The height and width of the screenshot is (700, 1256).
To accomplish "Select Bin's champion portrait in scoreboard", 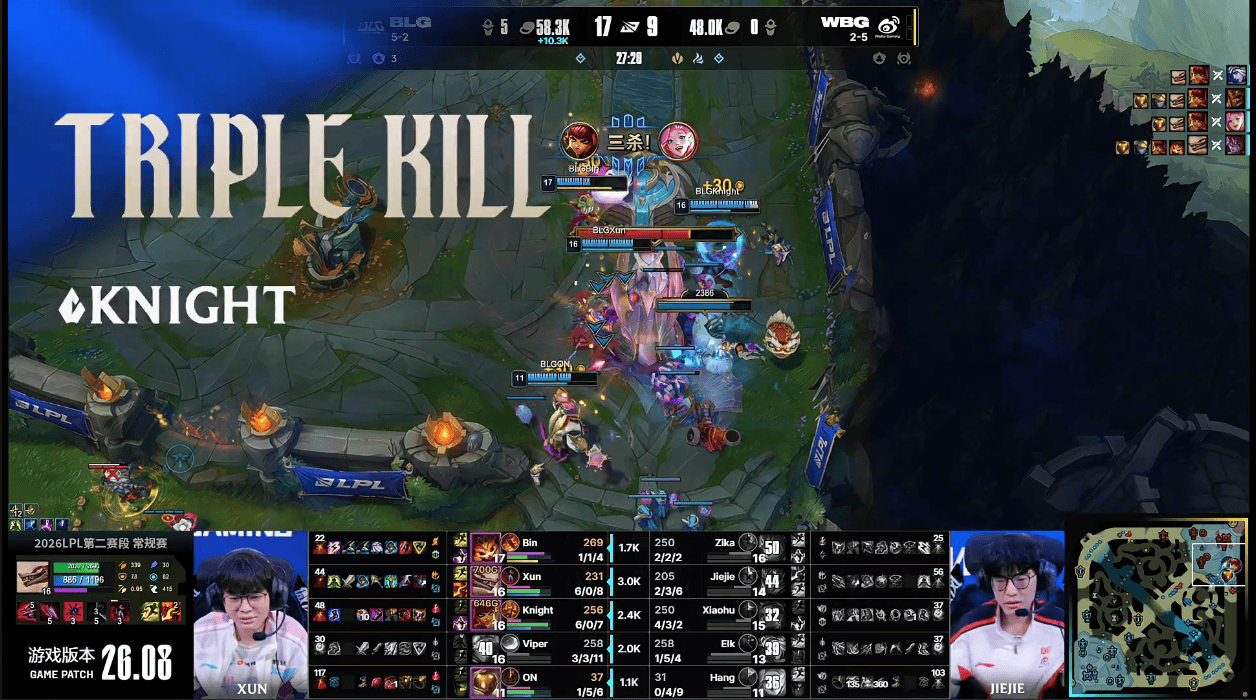I will [485, 548].
